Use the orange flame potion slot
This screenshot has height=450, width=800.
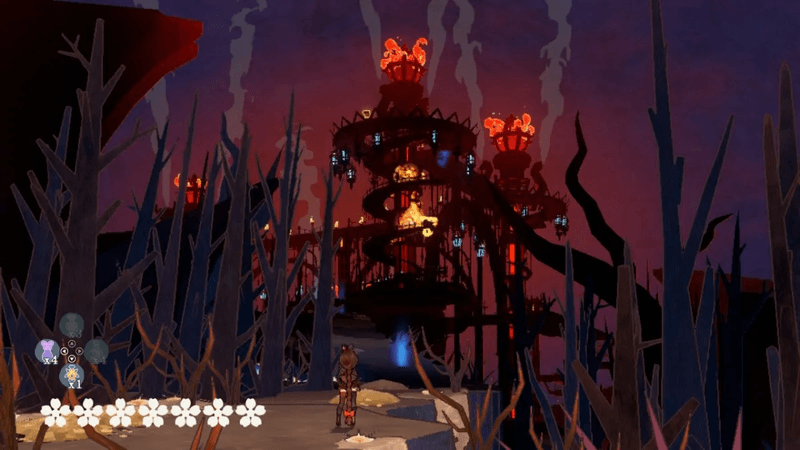71,375
